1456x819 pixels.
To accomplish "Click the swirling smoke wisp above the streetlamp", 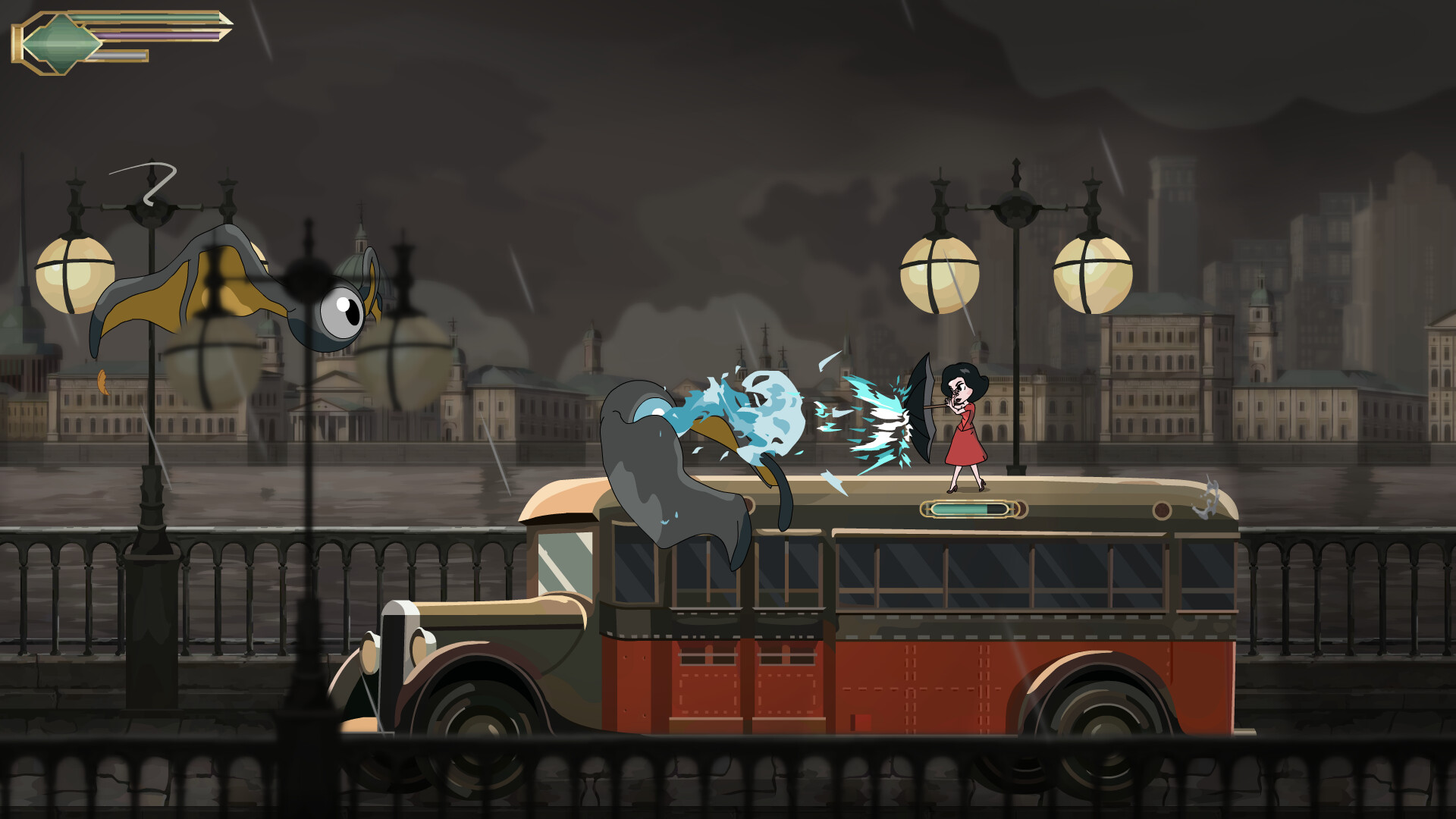I will point(155,182).
